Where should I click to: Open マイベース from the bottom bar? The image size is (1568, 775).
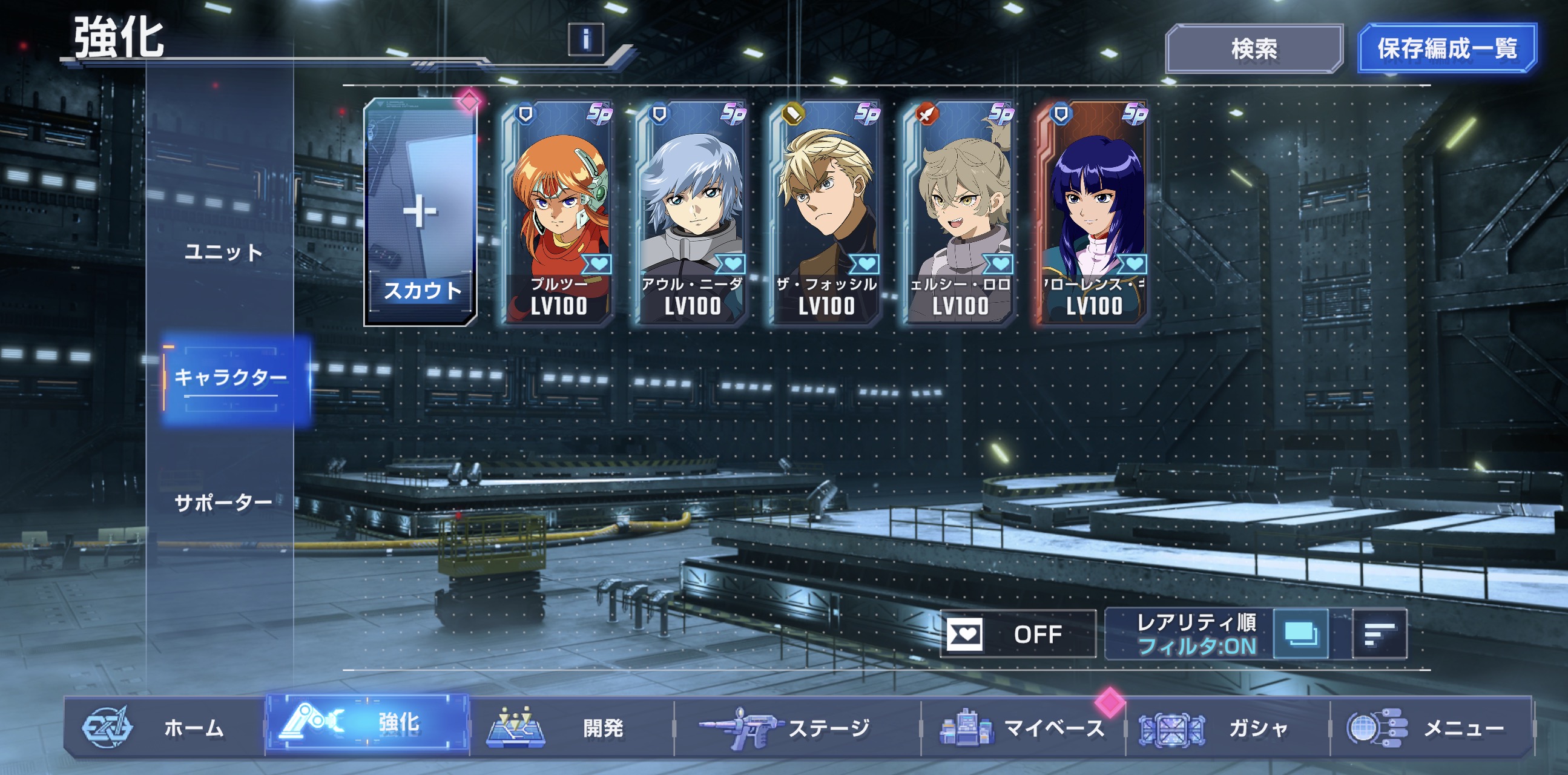(x=1023, y=728)
